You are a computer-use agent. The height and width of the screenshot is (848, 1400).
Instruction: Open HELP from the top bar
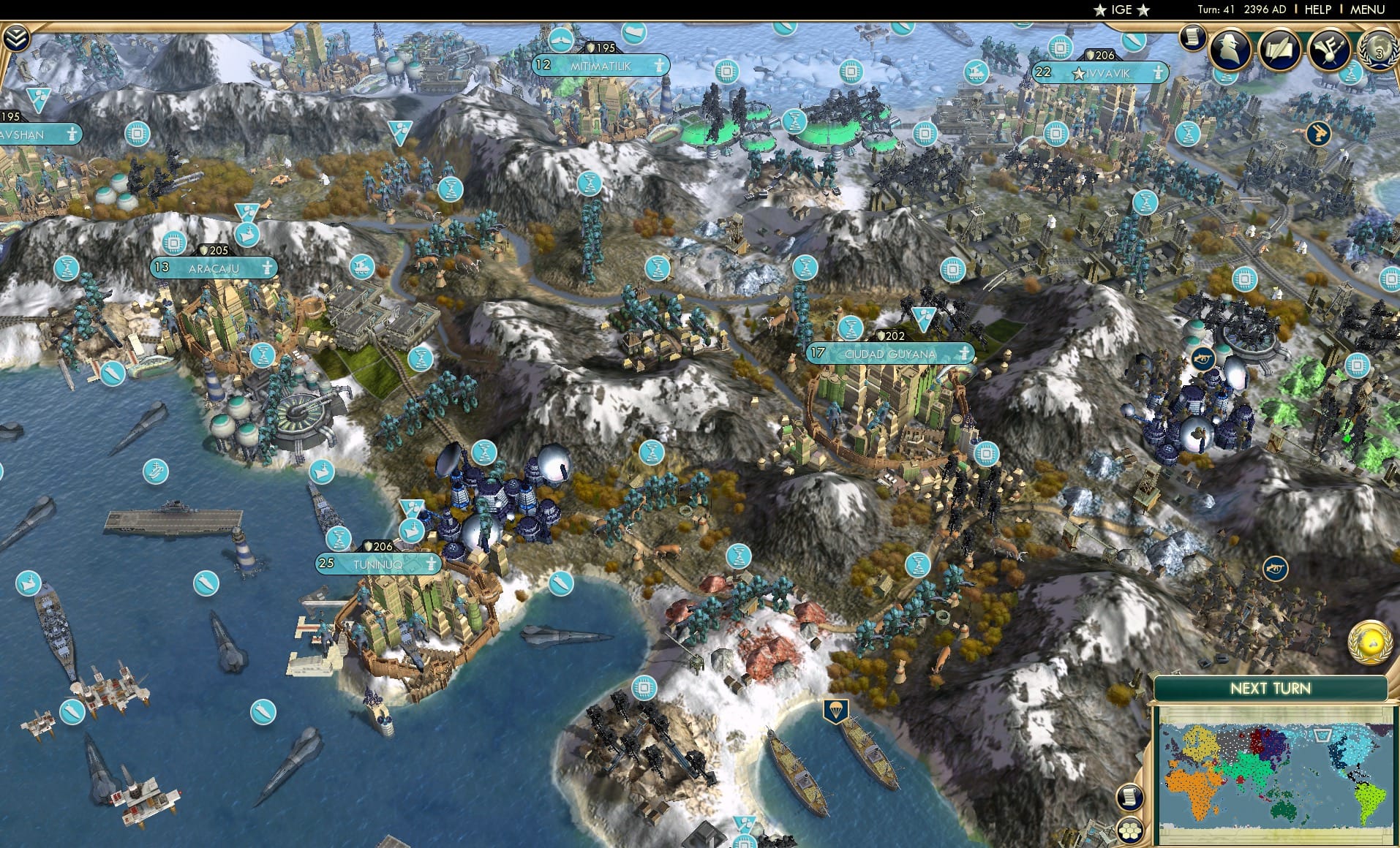[x=1317, y=10]
